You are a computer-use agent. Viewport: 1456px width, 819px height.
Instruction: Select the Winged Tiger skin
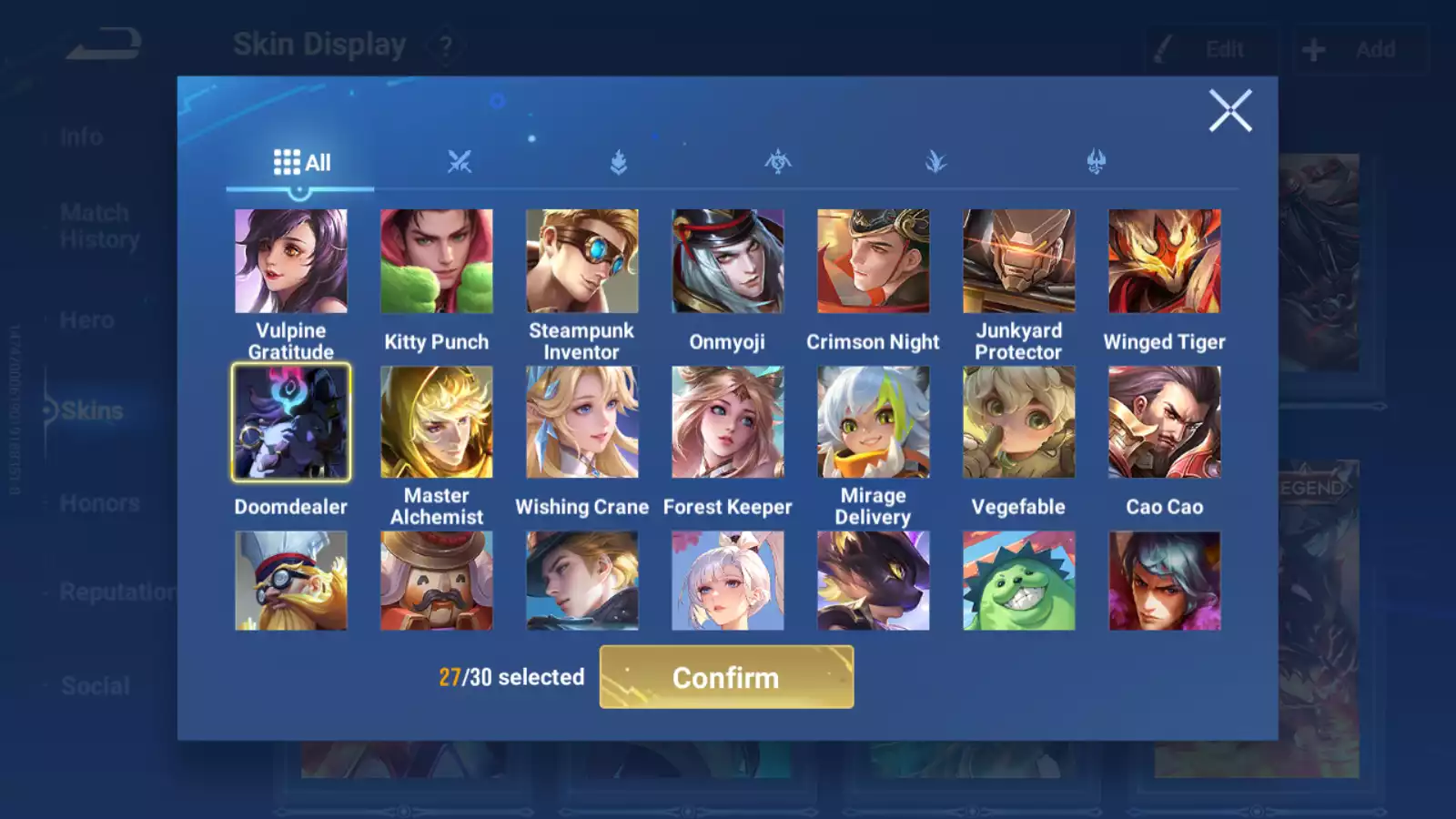coord(1163,260)
